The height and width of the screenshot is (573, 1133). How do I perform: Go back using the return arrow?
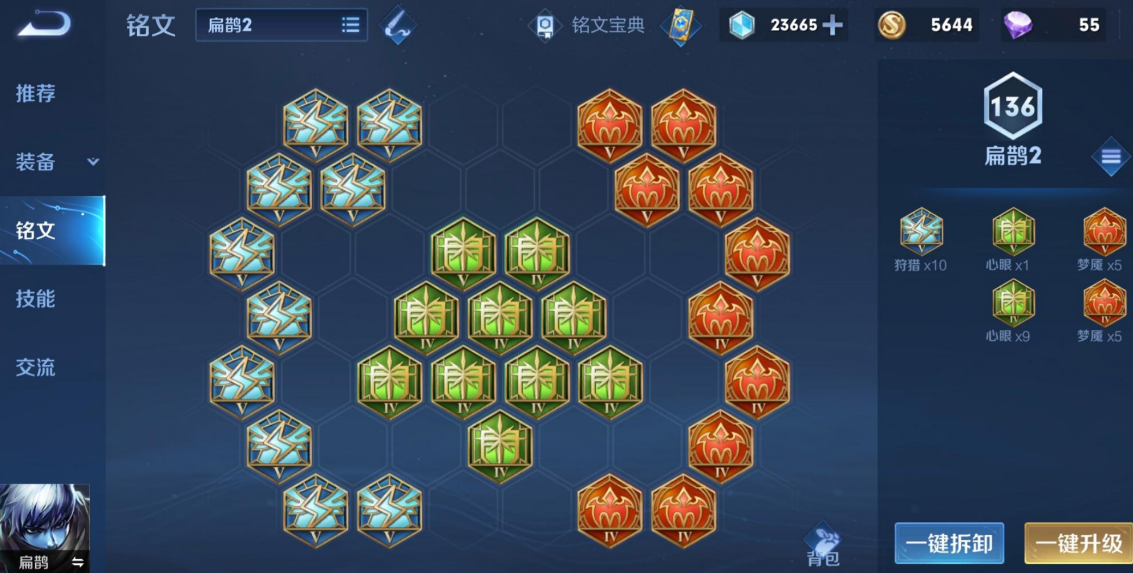[x=44, y=24]
